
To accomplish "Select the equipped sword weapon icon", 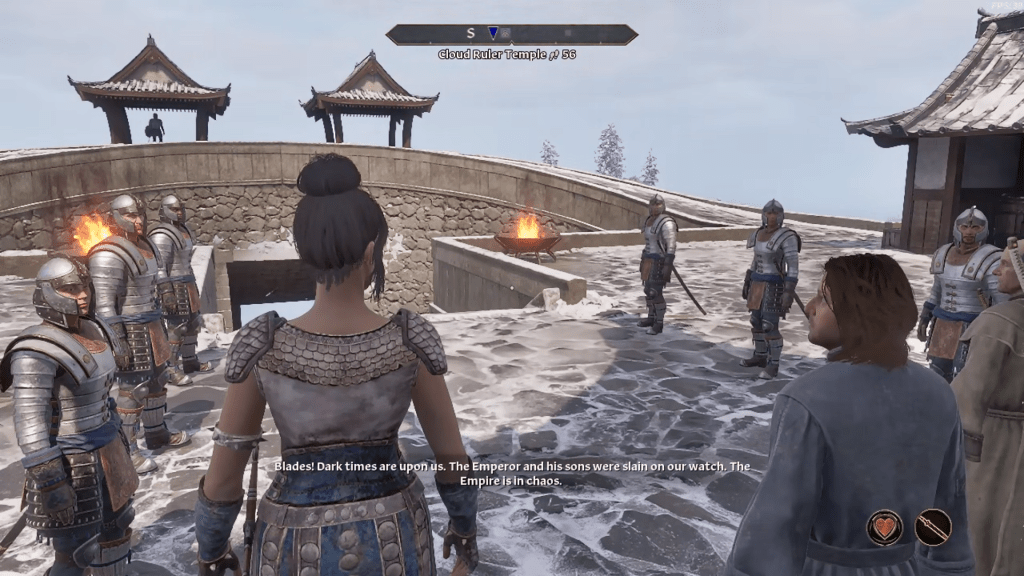I will point(932,527).
